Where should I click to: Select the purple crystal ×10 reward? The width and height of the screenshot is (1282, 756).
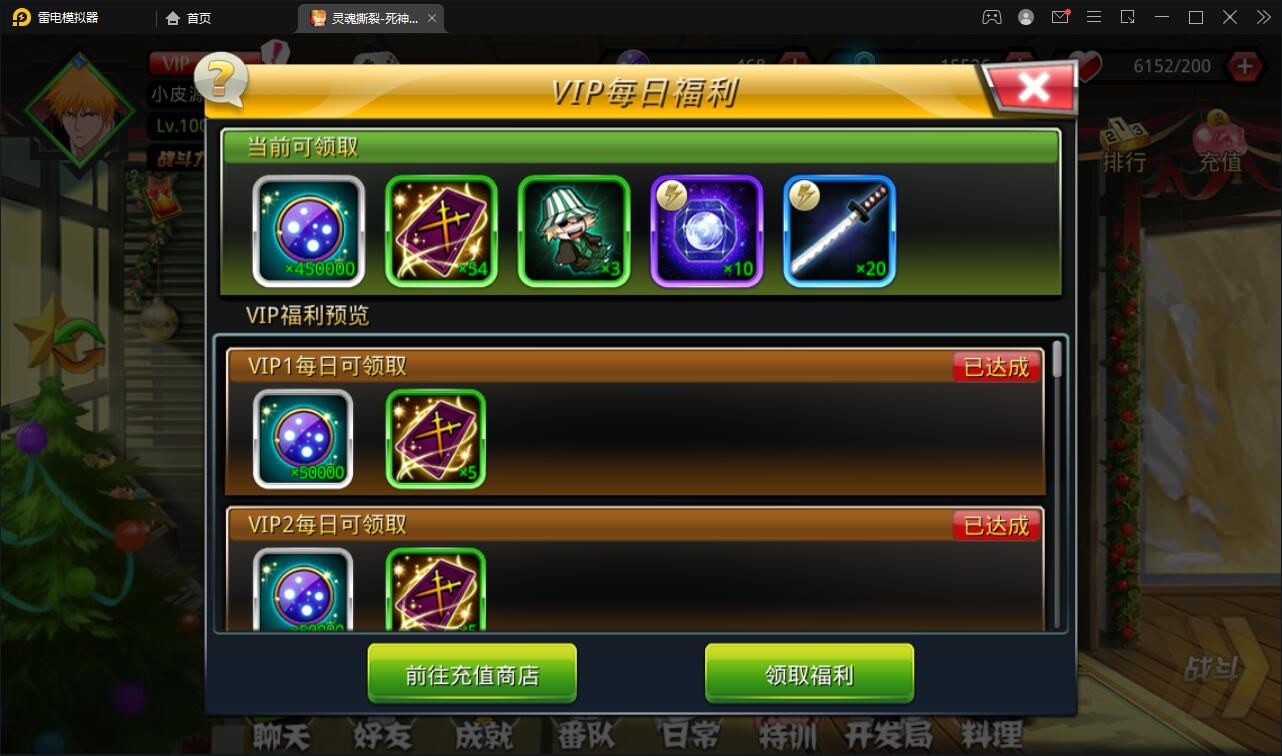pos(707,231)
